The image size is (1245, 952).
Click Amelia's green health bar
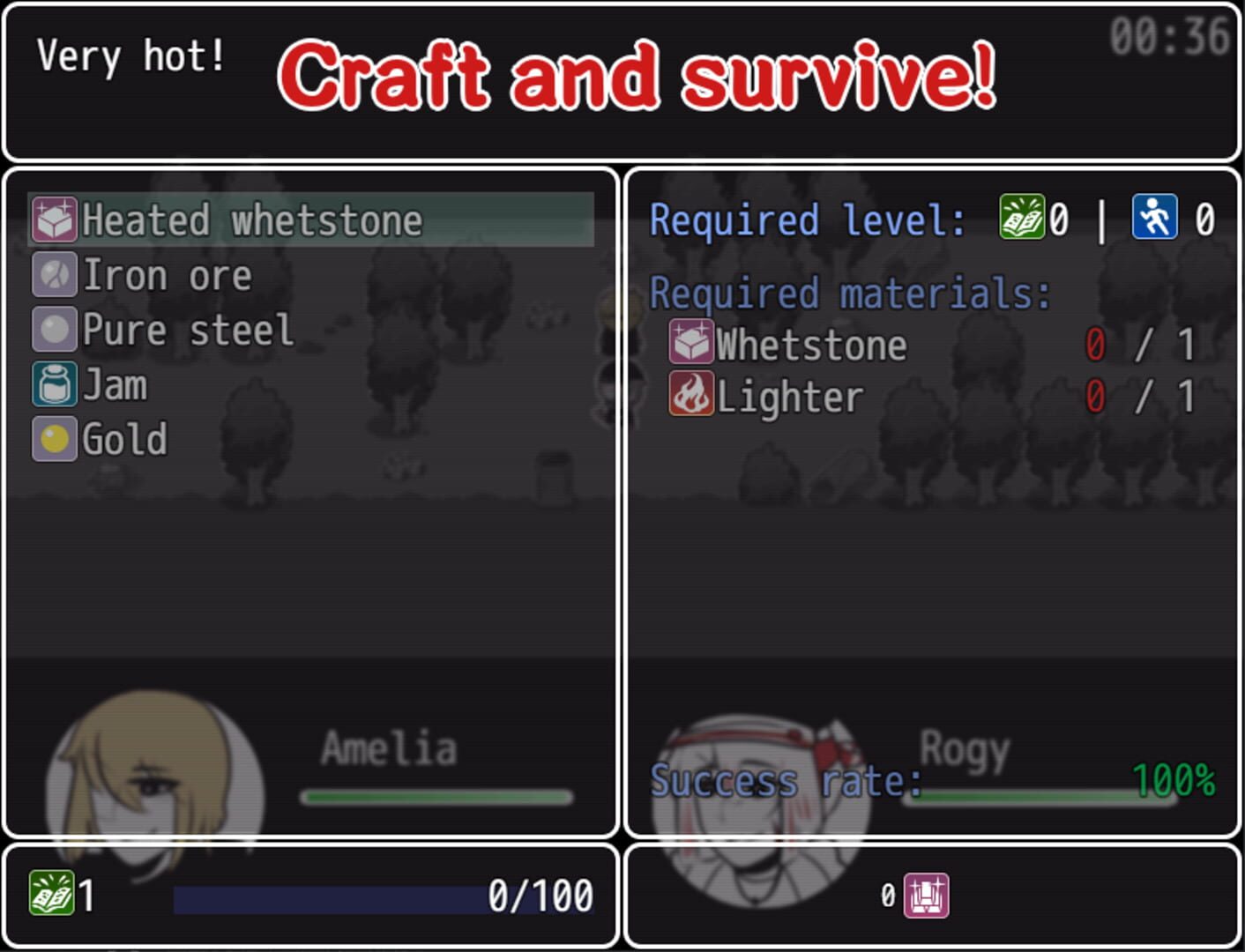click(436, 796)
